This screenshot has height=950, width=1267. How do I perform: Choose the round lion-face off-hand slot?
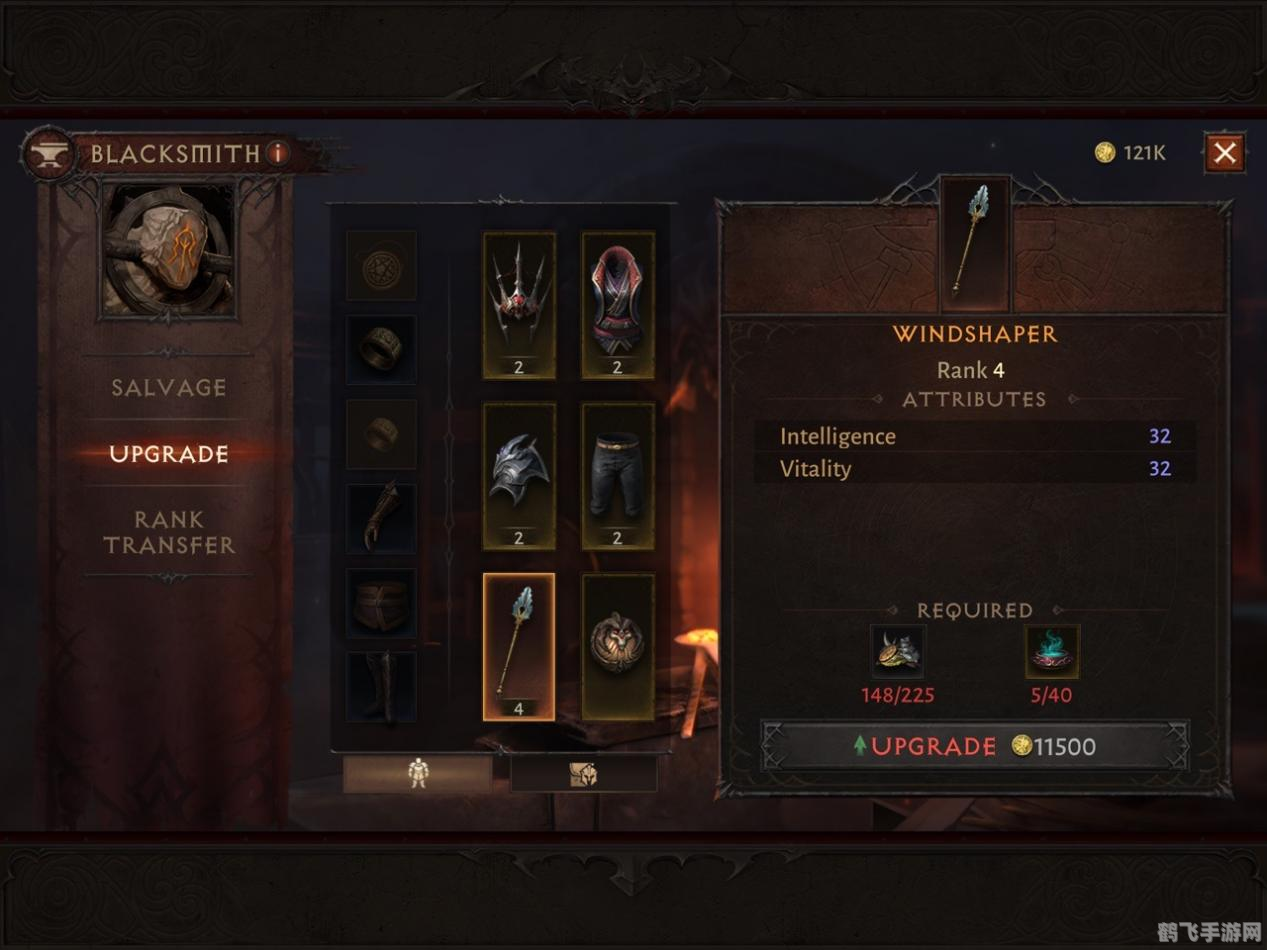(x=617, y=646)
